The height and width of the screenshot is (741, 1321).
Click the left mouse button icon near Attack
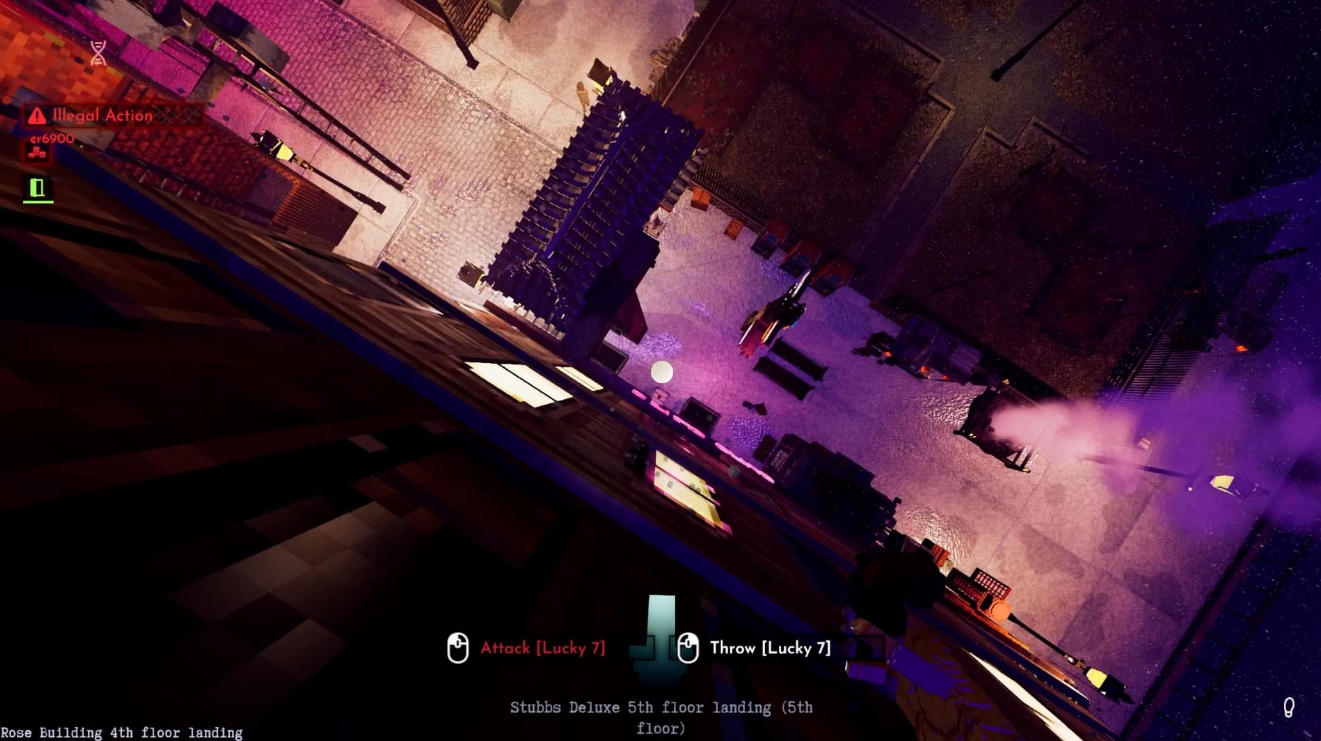pyautogui.click(x=459, y=648)
